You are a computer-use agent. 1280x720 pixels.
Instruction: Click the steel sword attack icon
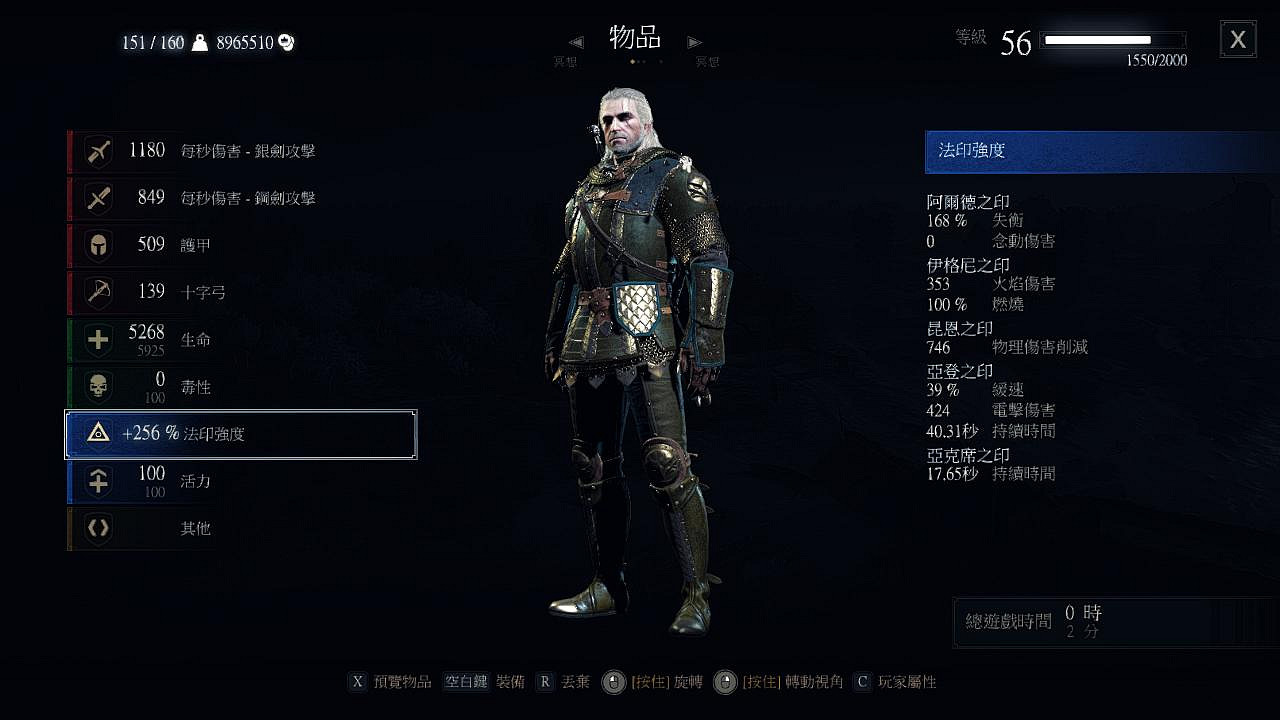point(97,198)
